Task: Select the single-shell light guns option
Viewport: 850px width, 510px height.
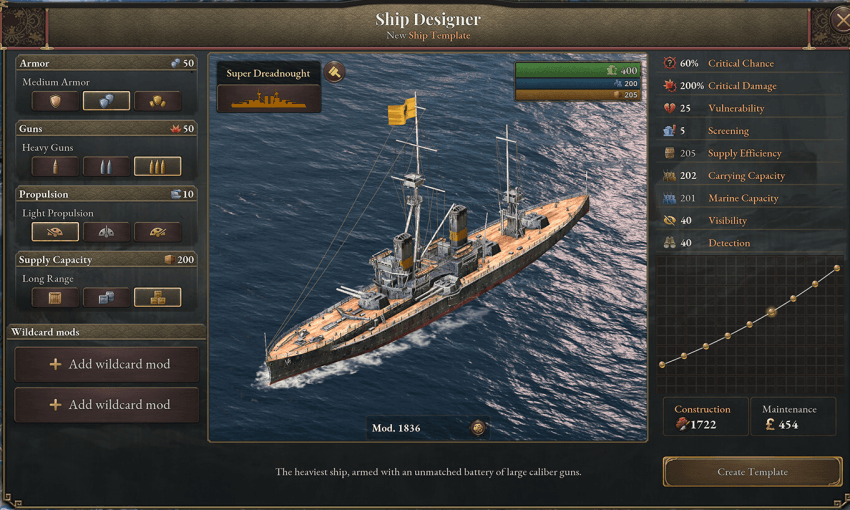Action: point(55,166)
